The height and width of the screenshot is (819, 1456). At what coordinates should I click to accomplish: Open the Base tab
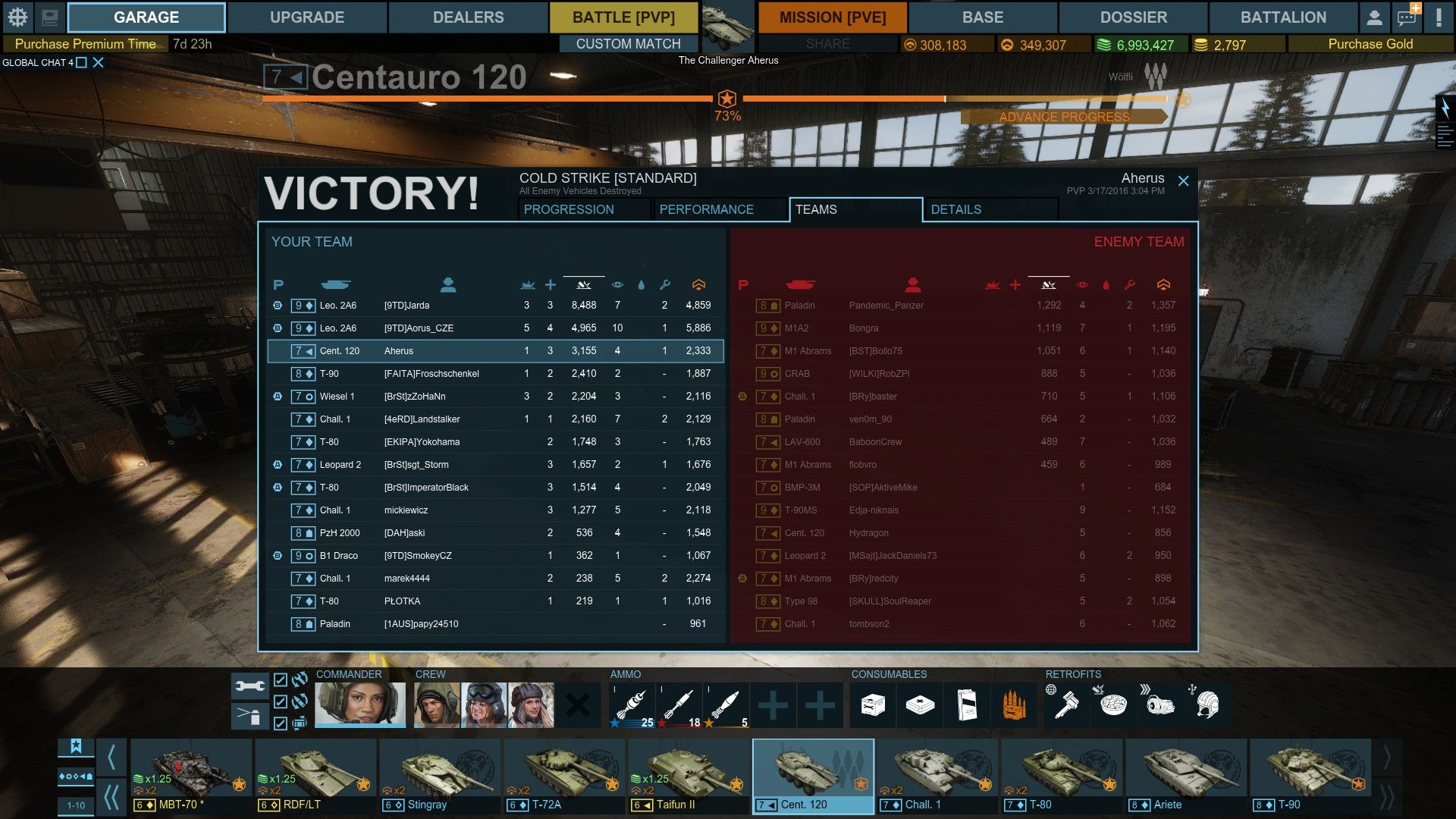pos(982,17)
